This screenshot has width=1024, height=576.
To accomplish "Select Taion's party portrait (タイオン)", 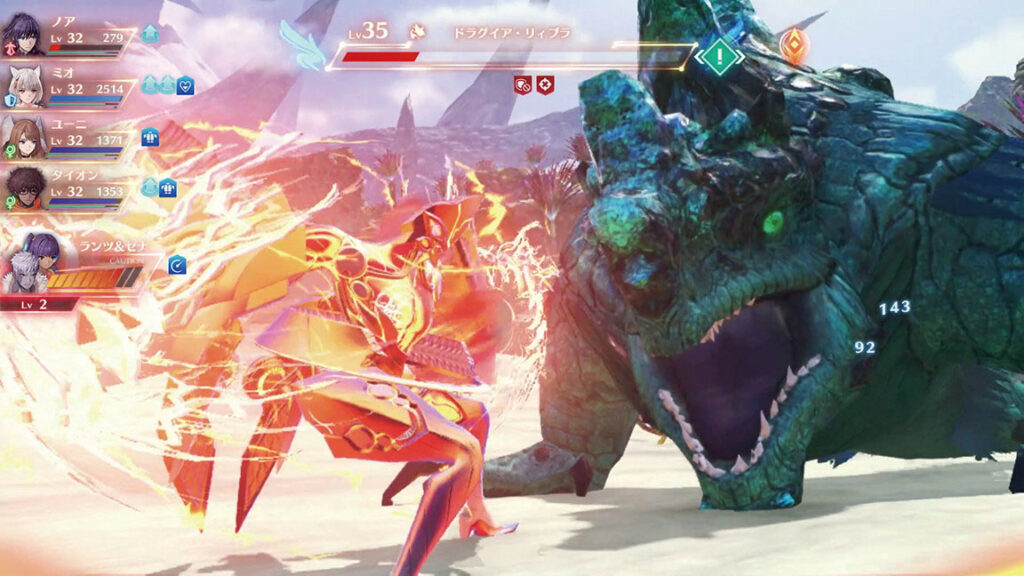I will point(24,185).
